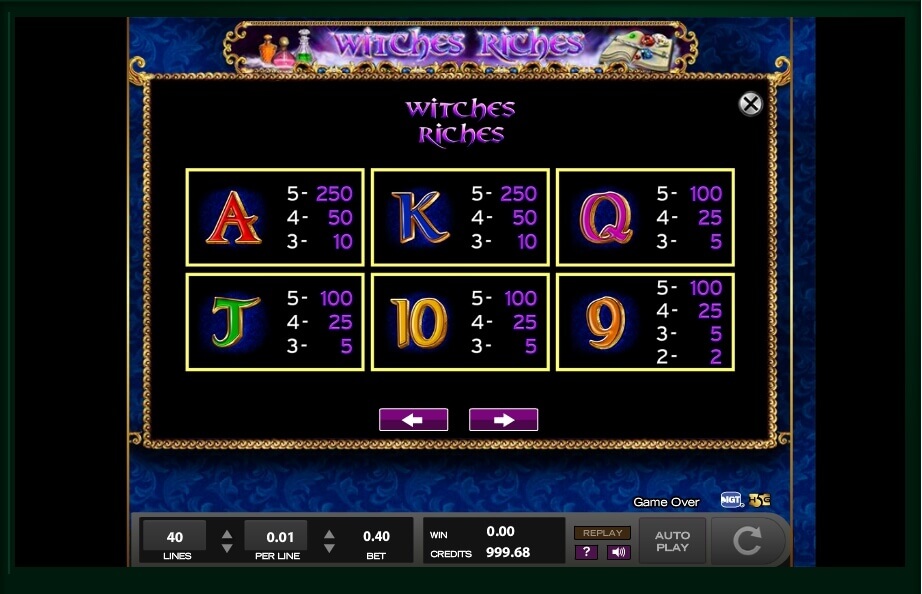This screenshot has width=922, height=594.
Task: Increase the number of lines
Action: [x=227, y=534]
